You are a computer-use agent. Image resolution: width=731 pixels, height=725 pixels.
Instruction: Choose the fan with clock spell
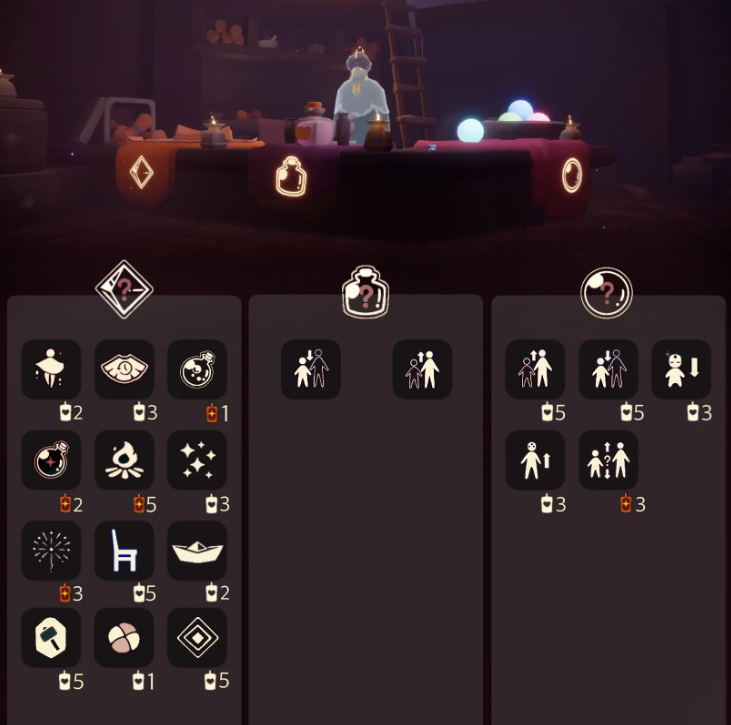click(x=124, y=370)
